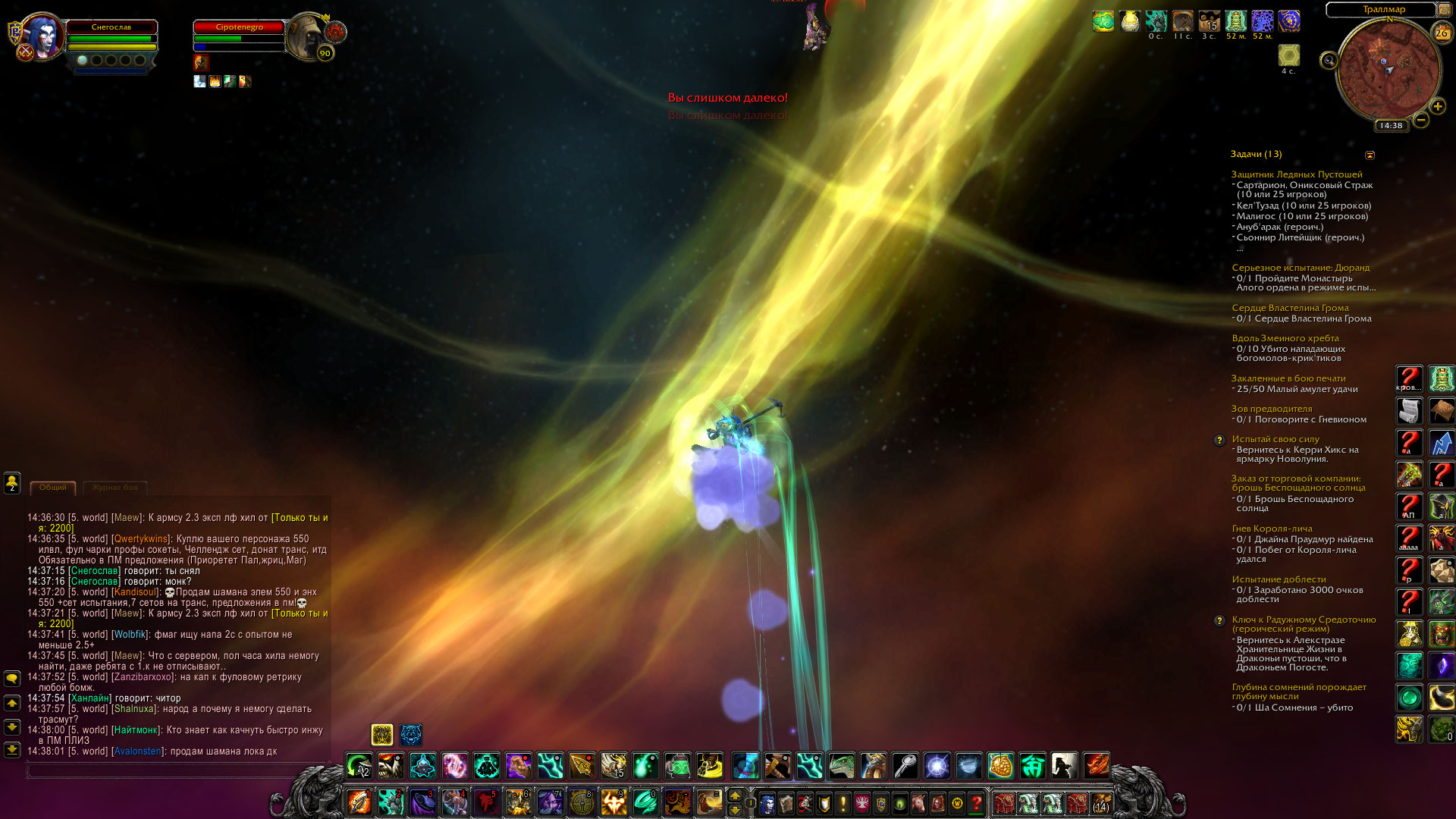Use the silver key action slot
The image size is (1456, 819).
click(905, 766)
